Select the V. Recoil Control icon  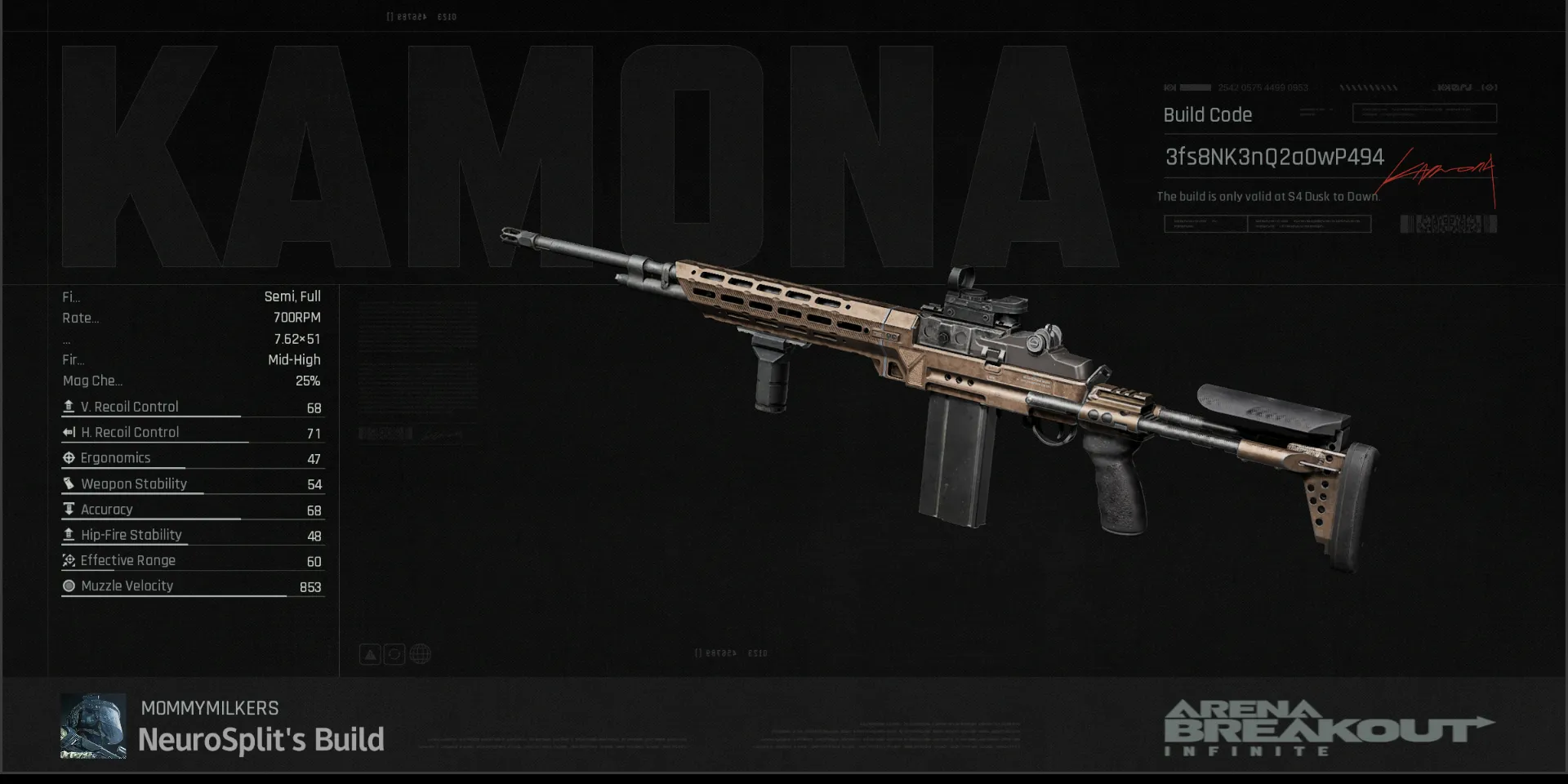click(69, 406)
